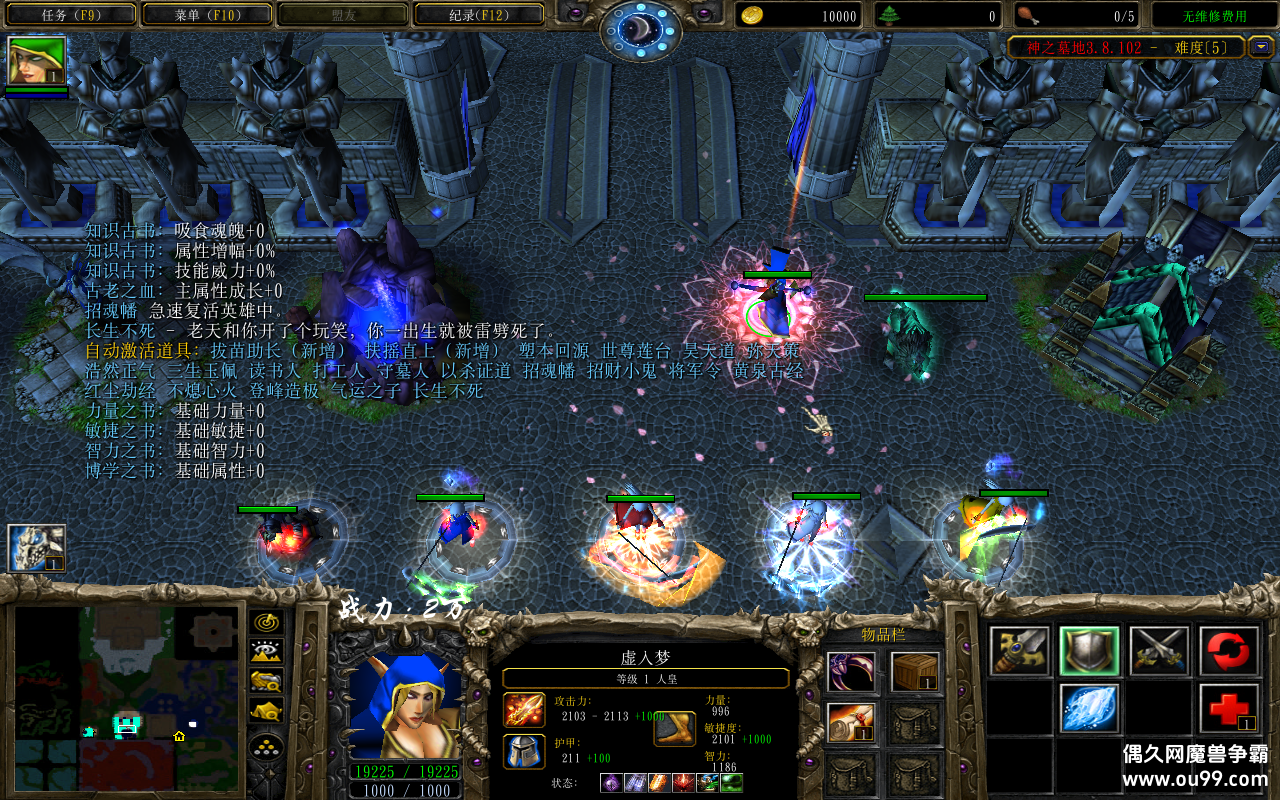1280x800 pixels.
Task: Select the armored unit icon above the minimap
Action: [37, 548]
